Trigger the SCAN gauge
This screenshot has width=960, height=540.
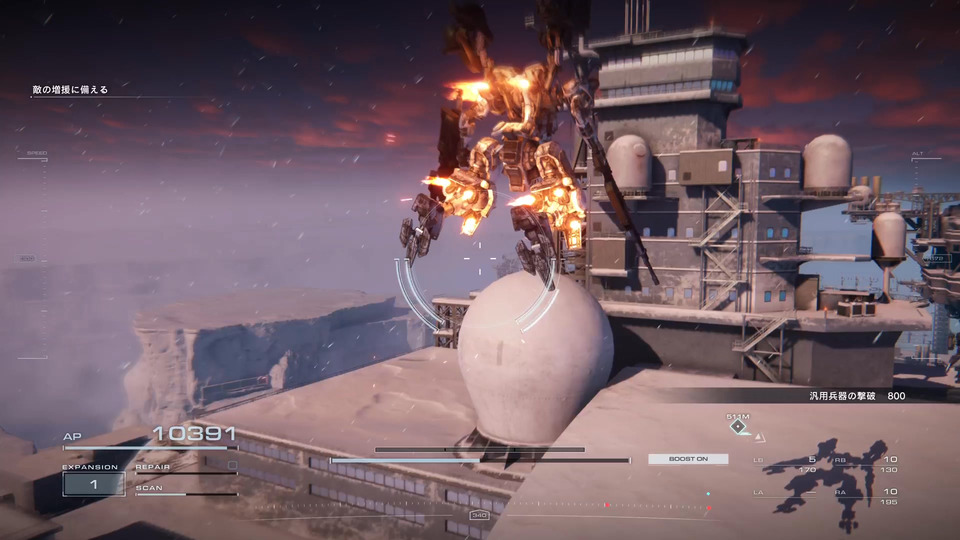pos(186,490)
